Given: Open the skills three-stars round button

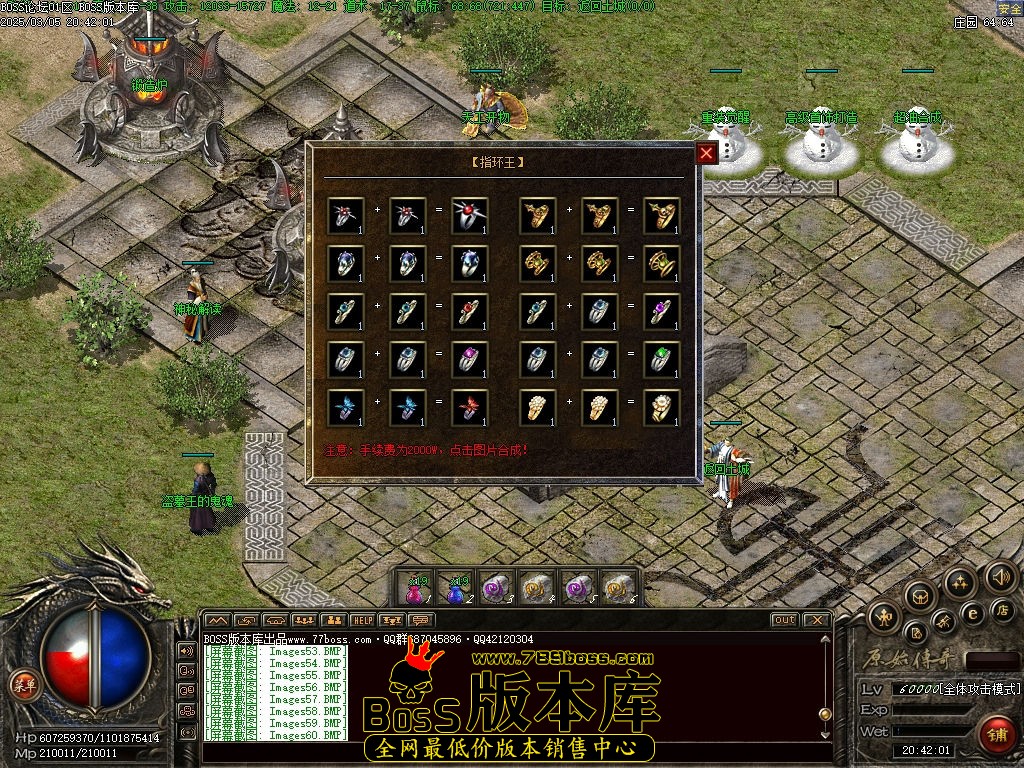Looking at the screenshot, I should [960, 582].
